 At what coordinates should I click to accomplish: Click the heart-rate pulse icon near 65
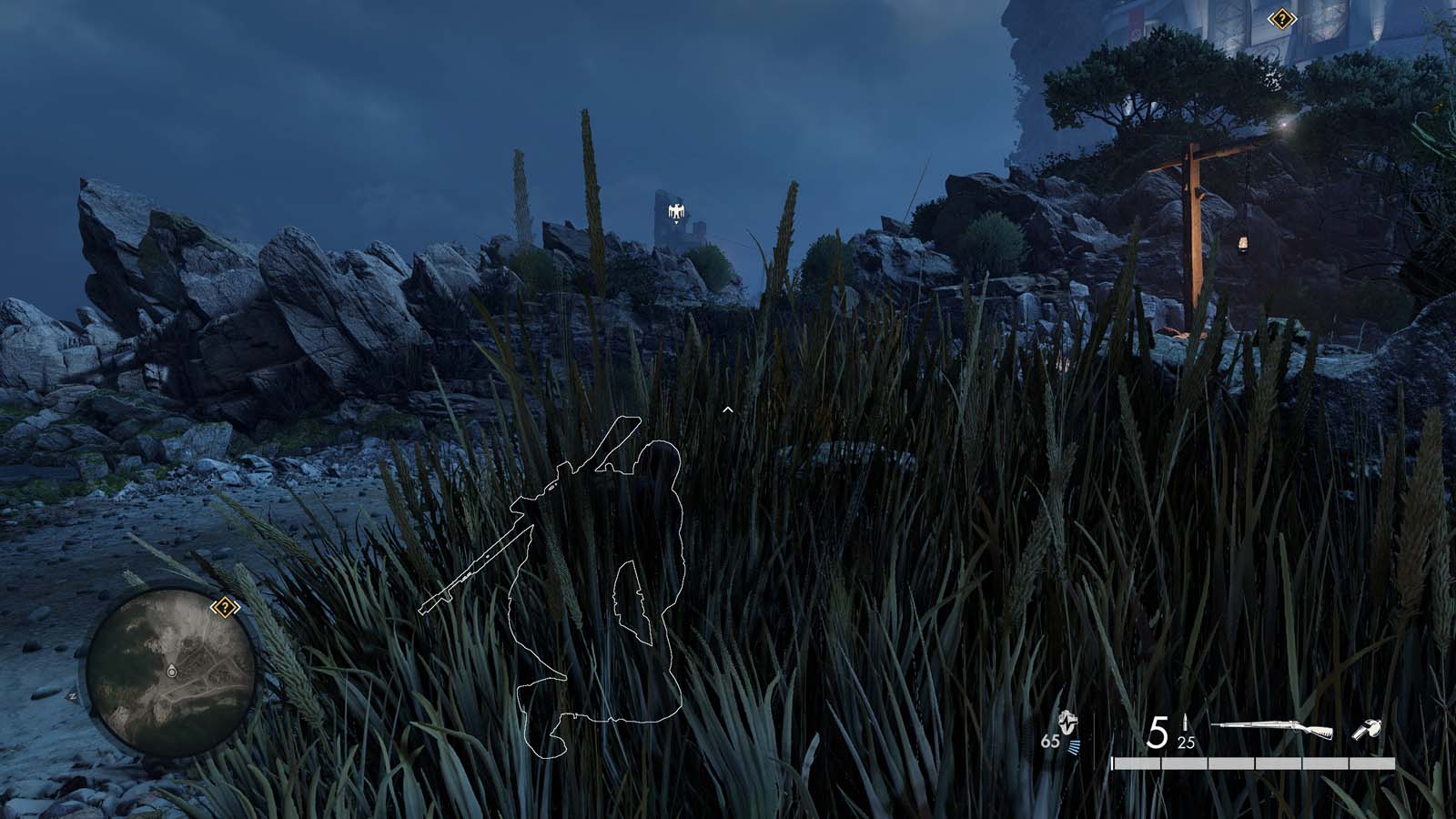coord(1067,721)
